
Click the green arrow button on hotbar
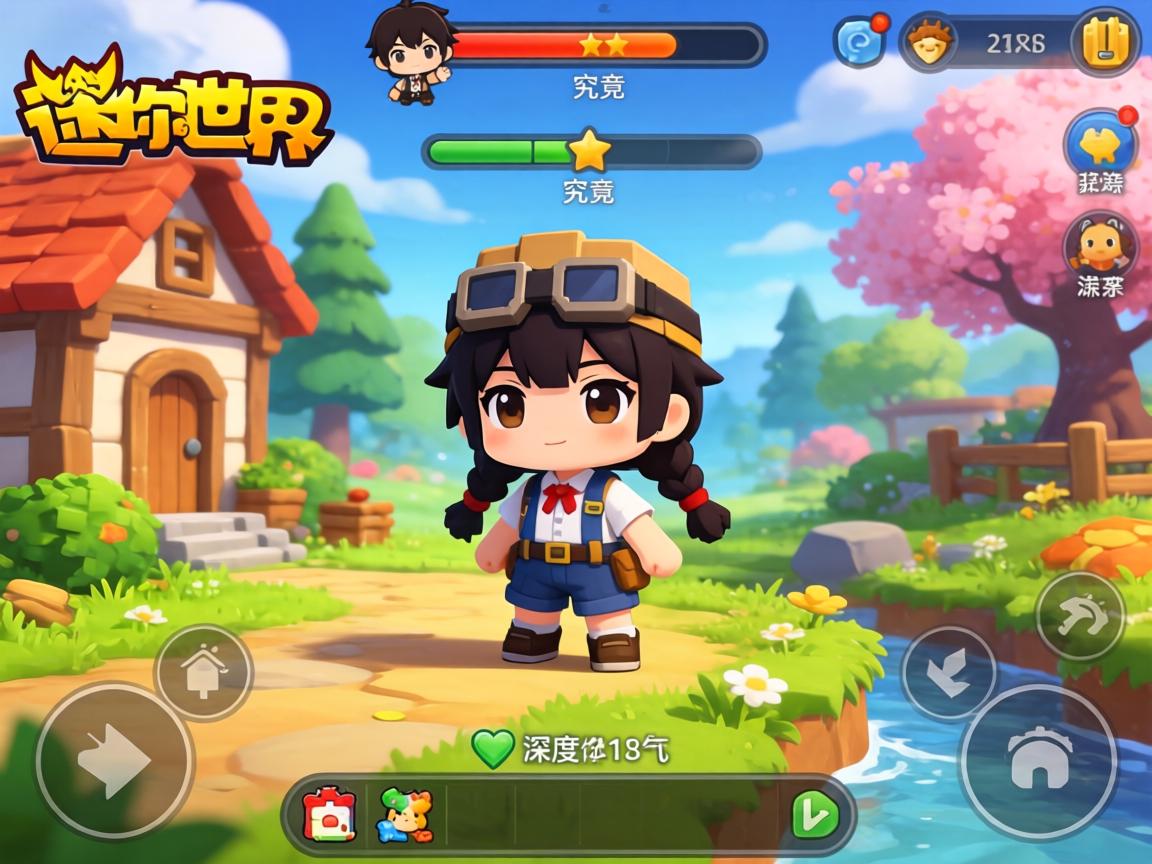[815, 815]
